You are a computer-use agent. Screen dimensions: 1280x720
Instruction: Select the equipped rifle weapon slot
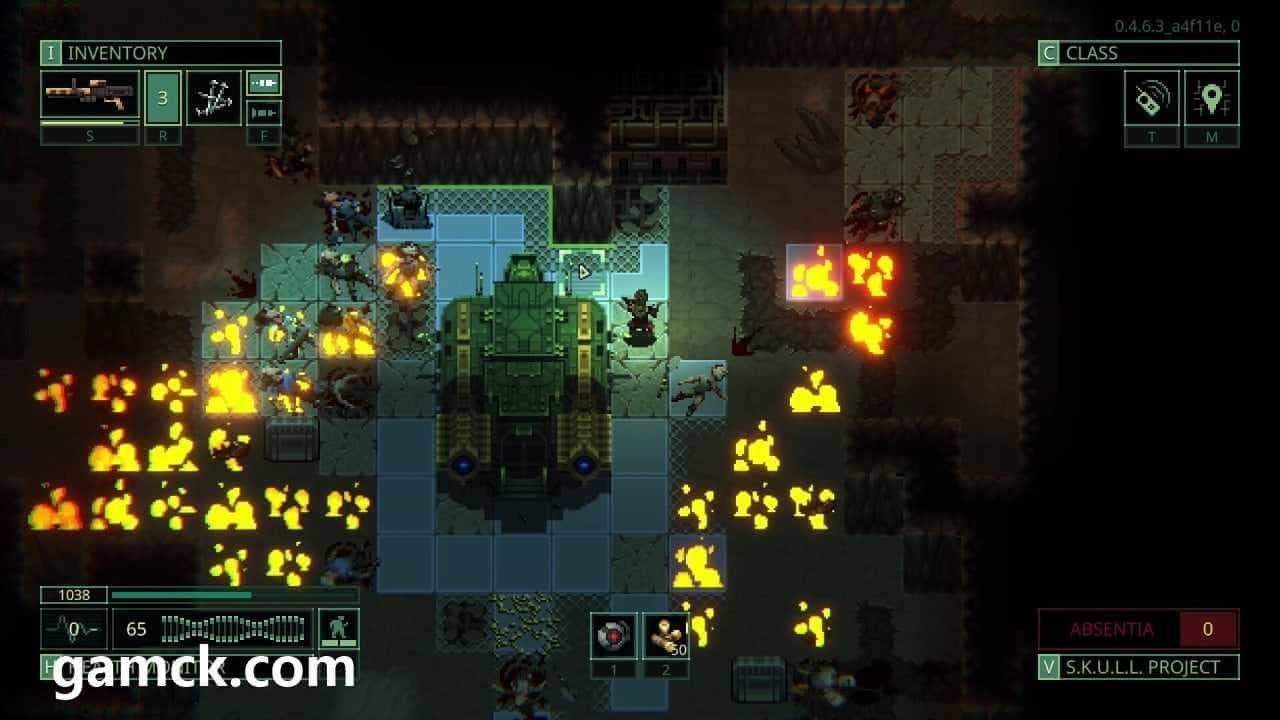(90, 97)
